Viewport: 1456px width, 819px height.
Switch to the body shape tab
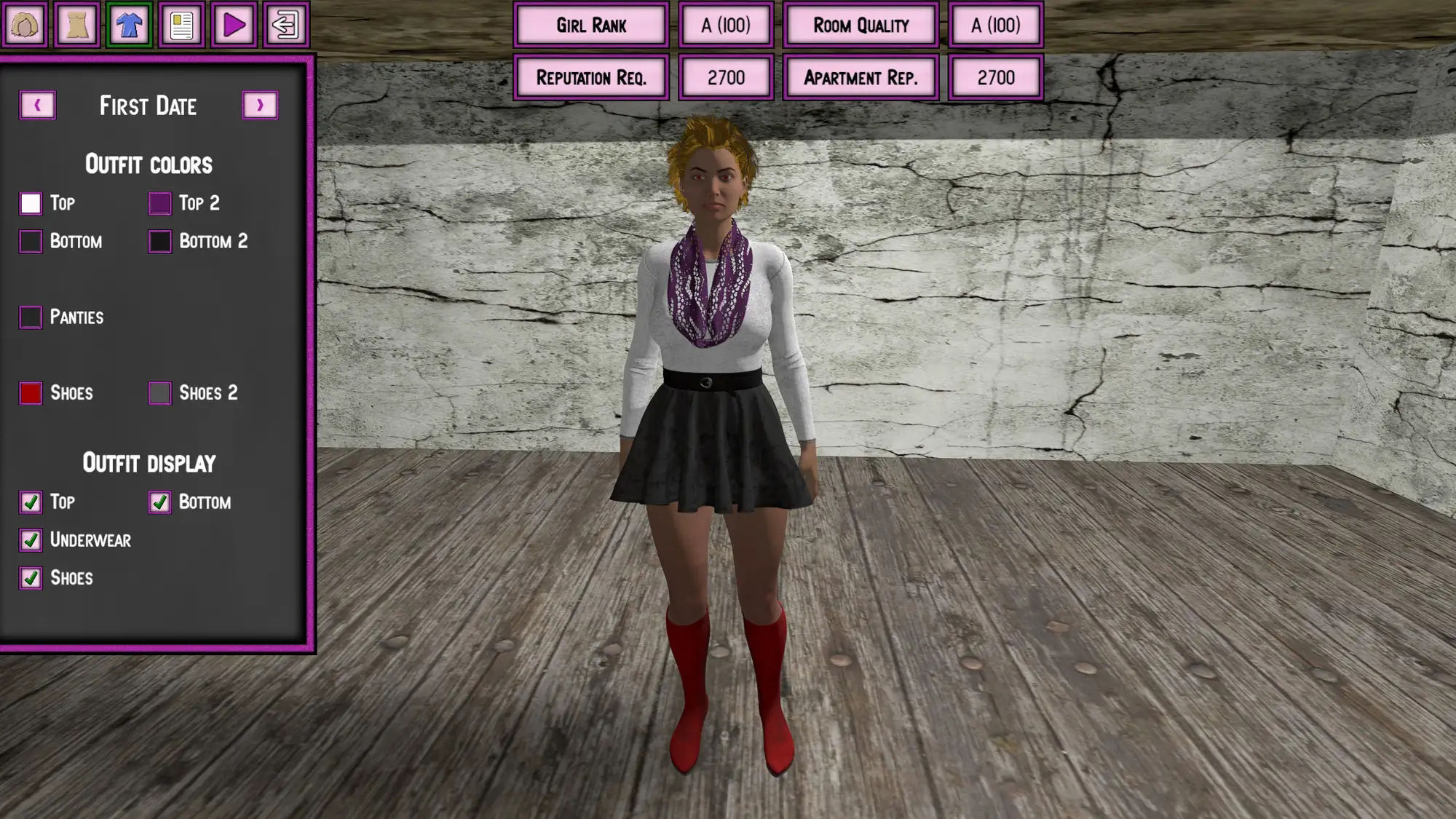click(x=77, y=25)
